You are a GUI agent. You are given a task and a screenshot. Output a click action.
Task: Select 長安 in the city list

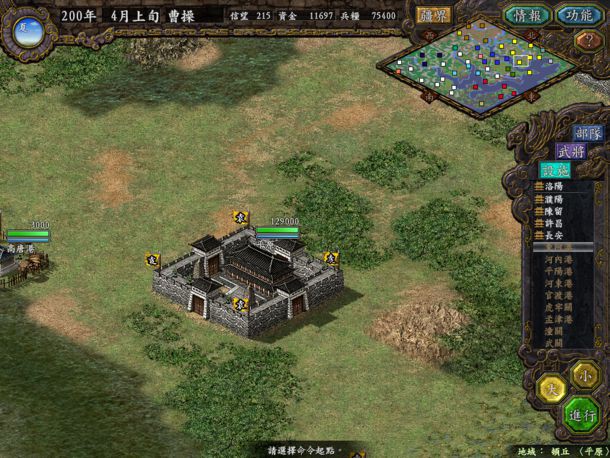point(554,235)
